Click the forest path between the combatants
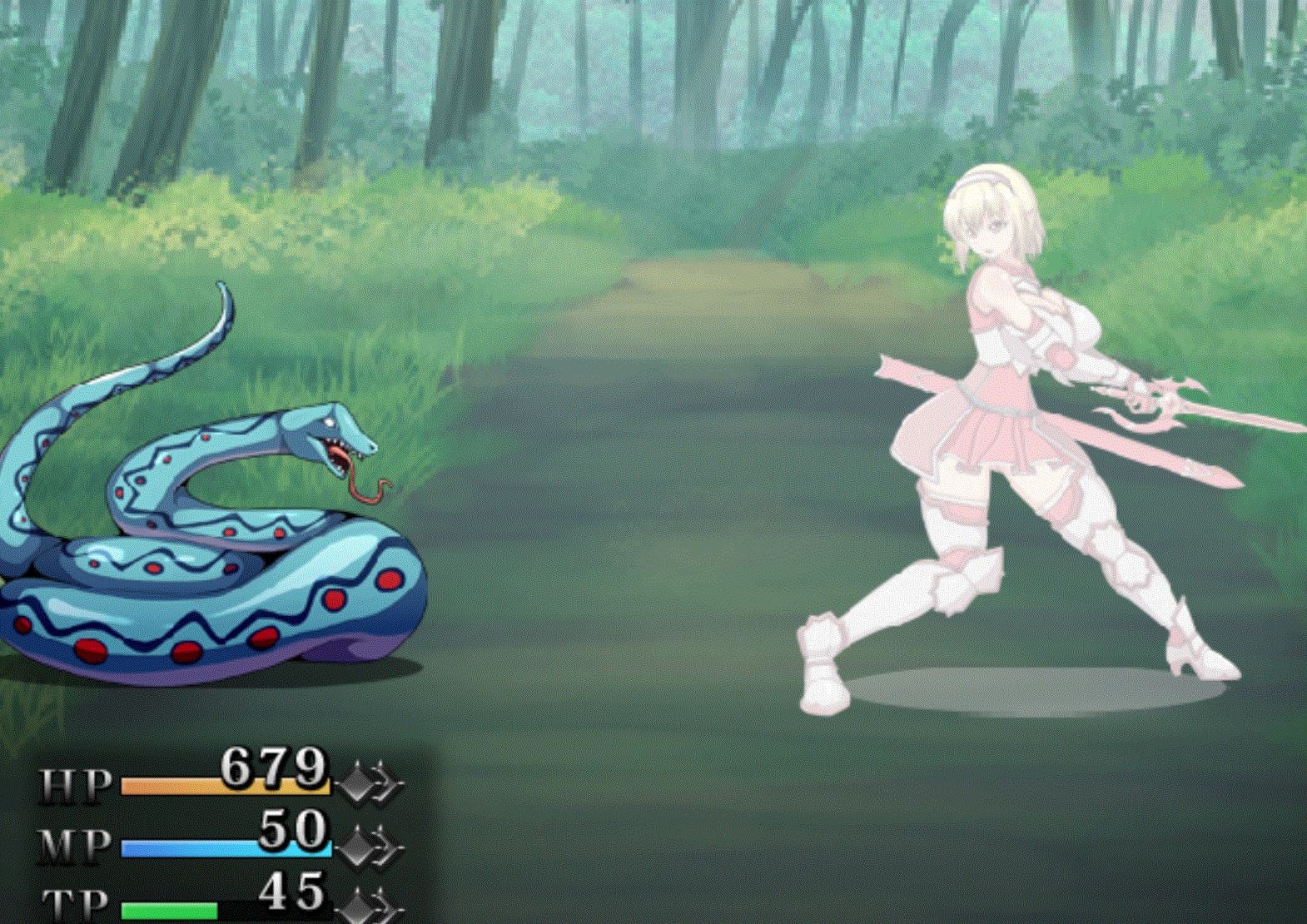Image resolution: width=1307 pixels, height=924 pixels. click(649, 499)
